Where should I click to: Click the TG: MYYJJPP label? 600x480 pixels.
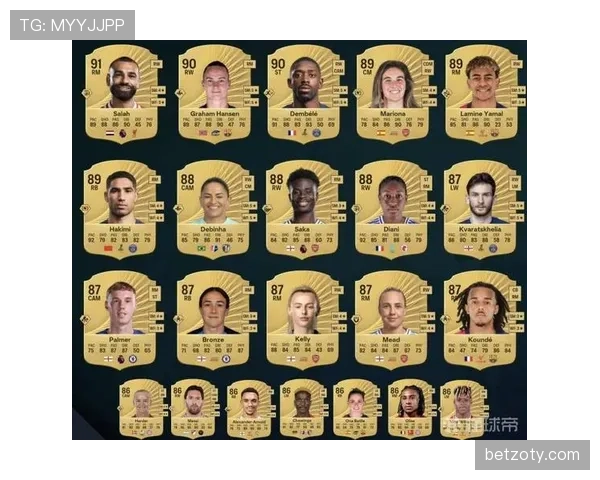click(72, 24)
